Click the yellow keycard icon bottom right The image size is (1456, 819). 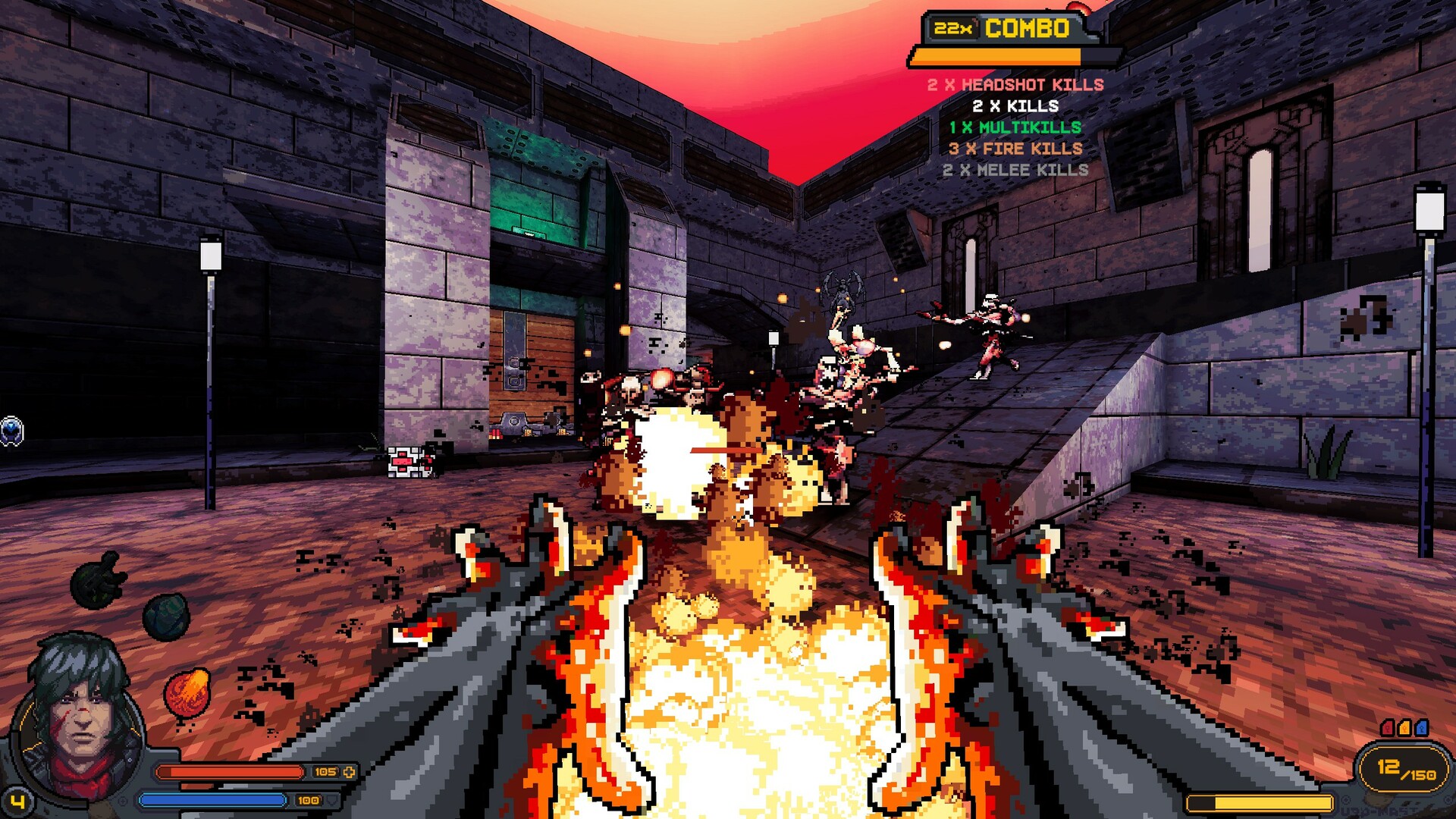1404,727
